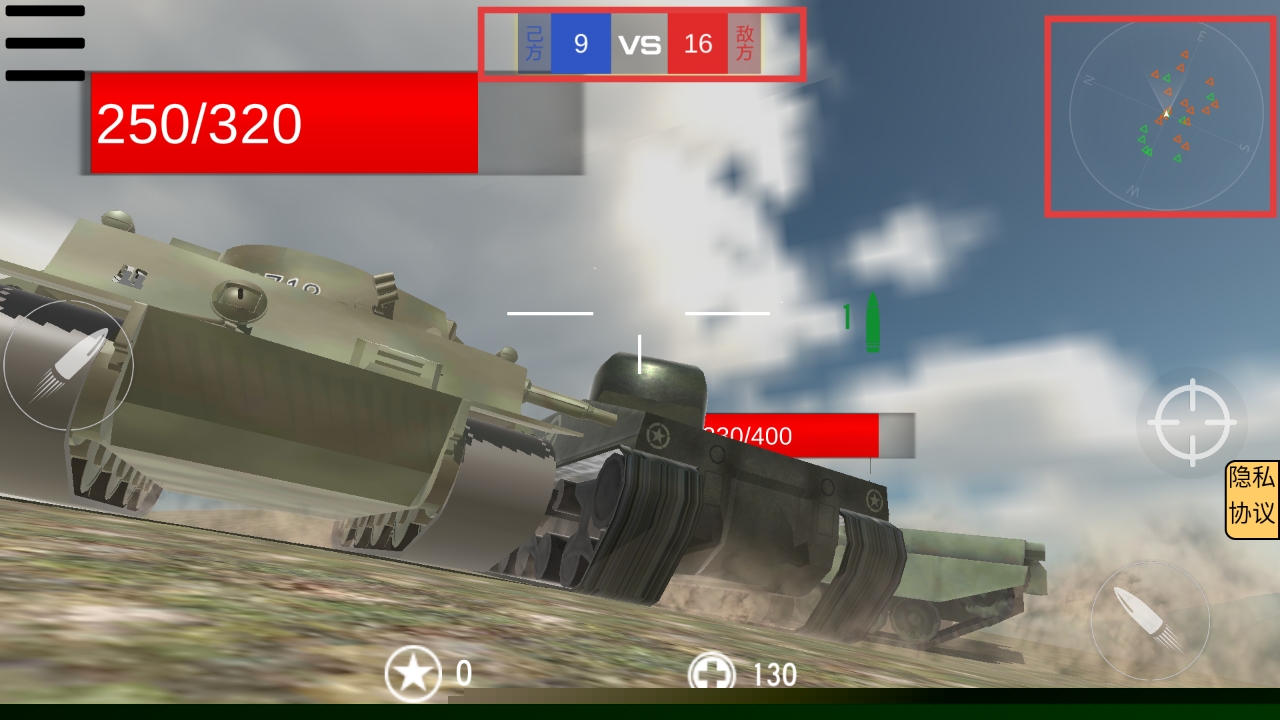
Task: Open the 隐私协议 privacy agreement
Action: click(1252, 500)
